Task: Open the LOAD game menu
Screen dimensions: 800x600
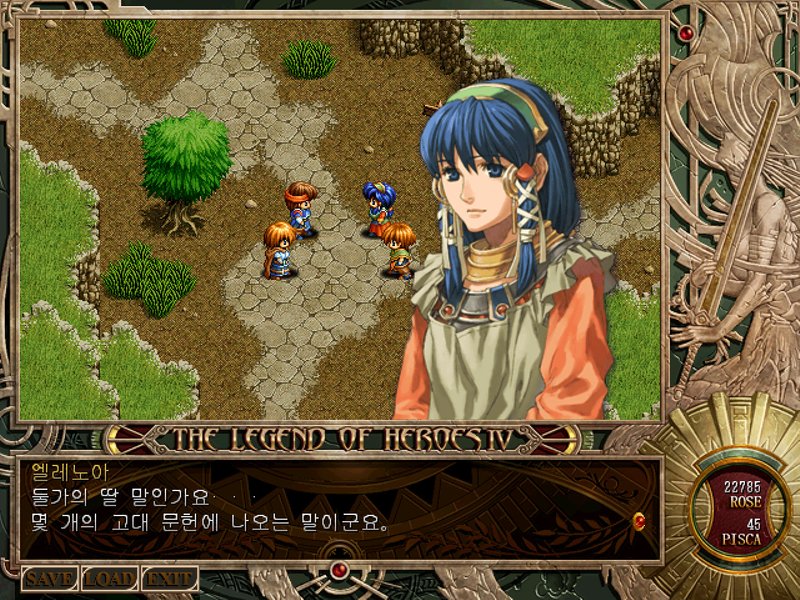Action: pyautogui.click(x=109, y=578)
